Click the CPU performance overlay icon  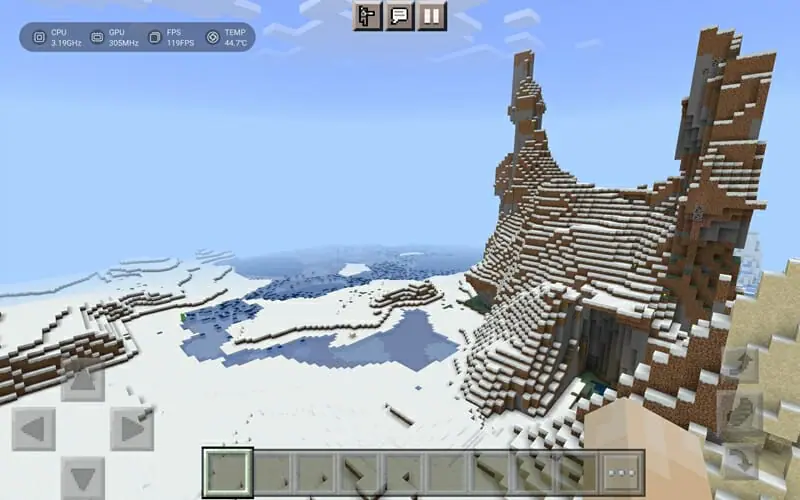point(39,37)
